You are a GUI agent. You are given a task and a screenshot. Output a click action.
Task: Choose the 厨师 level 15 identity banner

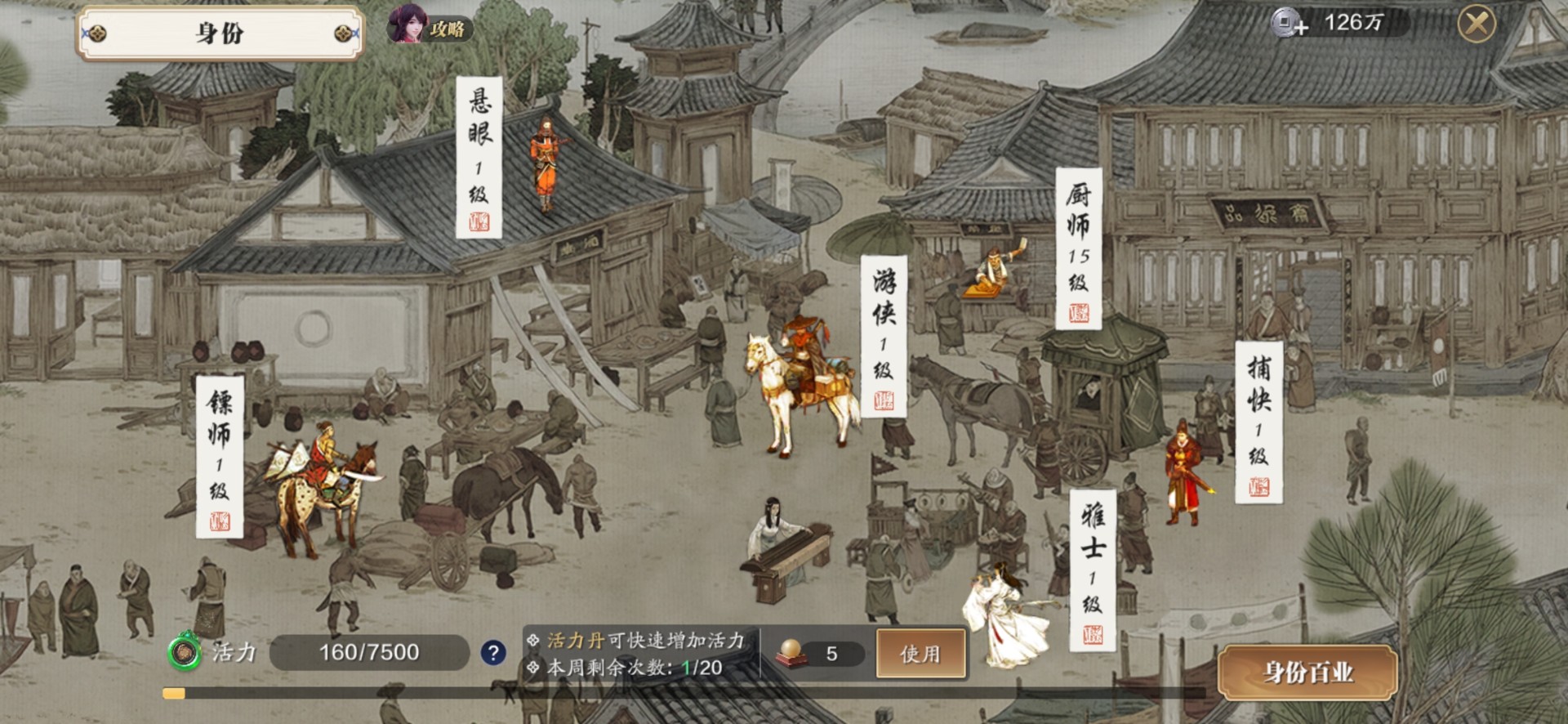click(x=1078, y=248)
